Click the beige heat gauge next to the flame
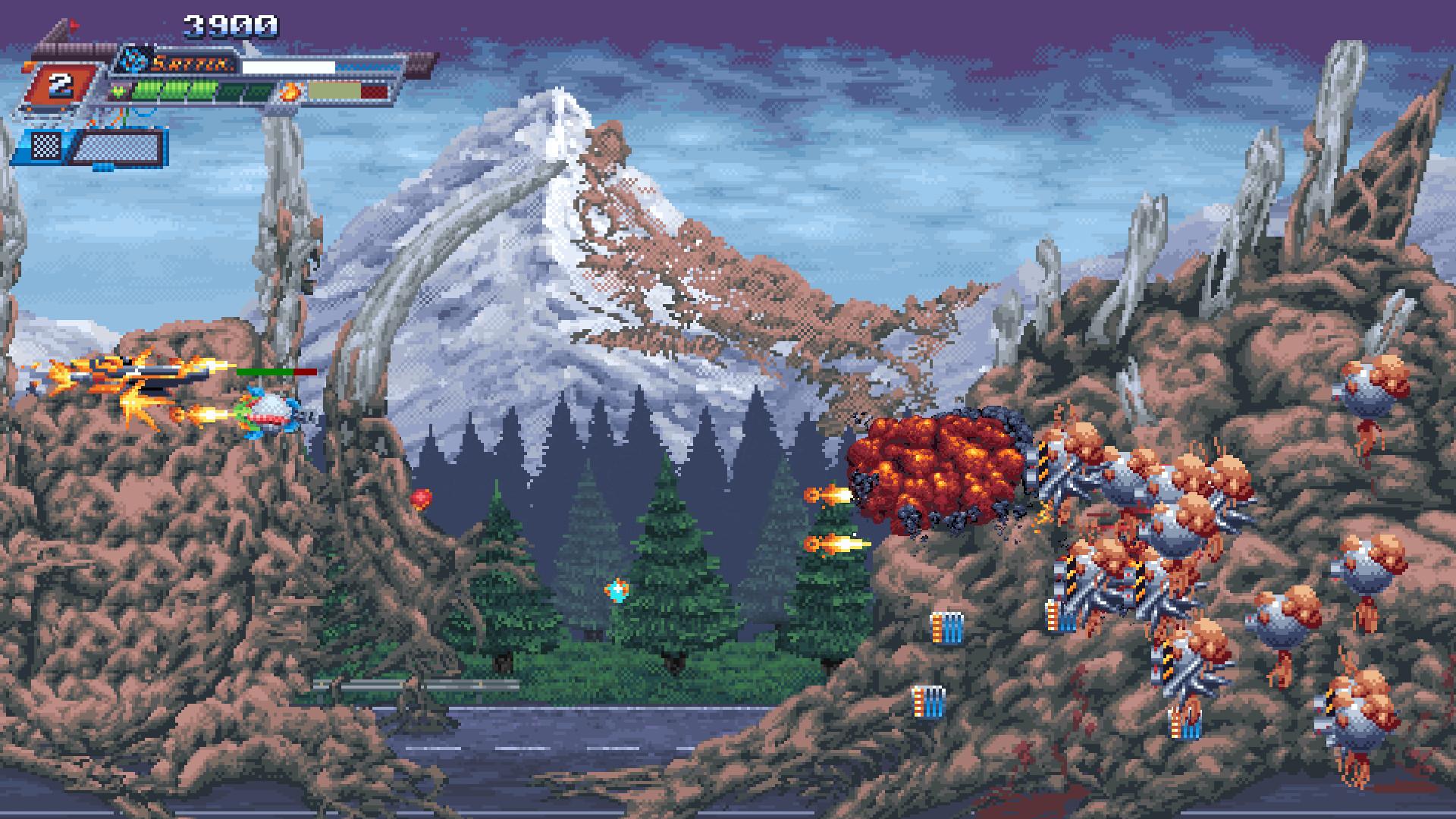Image resolution: width=1456 pixels, height=819 pixels. point(334,90)
